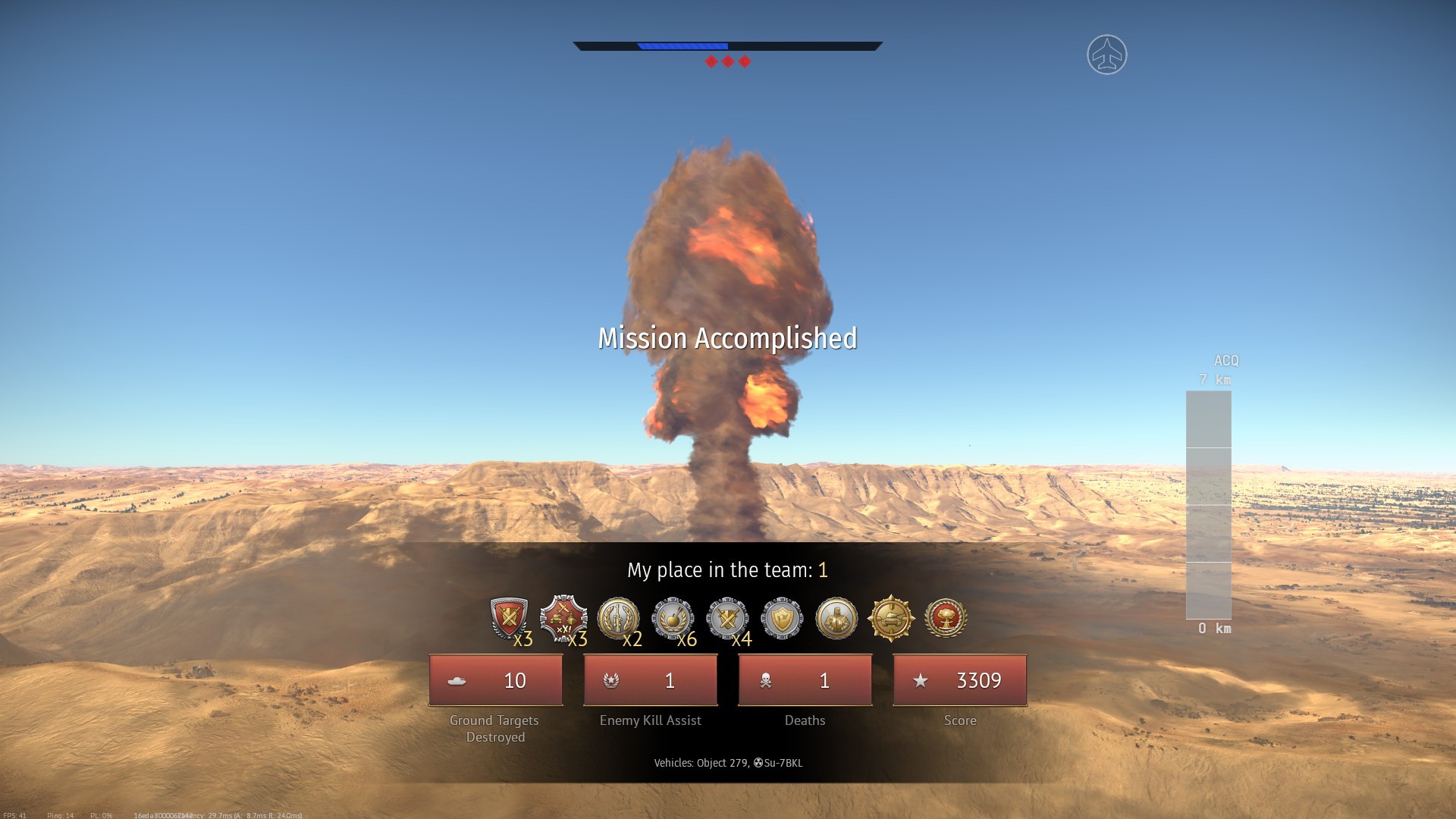Select the Ground Targets Destroyed stat tile
The height and width of the screenshot is (819, 1456).
click(x=496, y=680)
